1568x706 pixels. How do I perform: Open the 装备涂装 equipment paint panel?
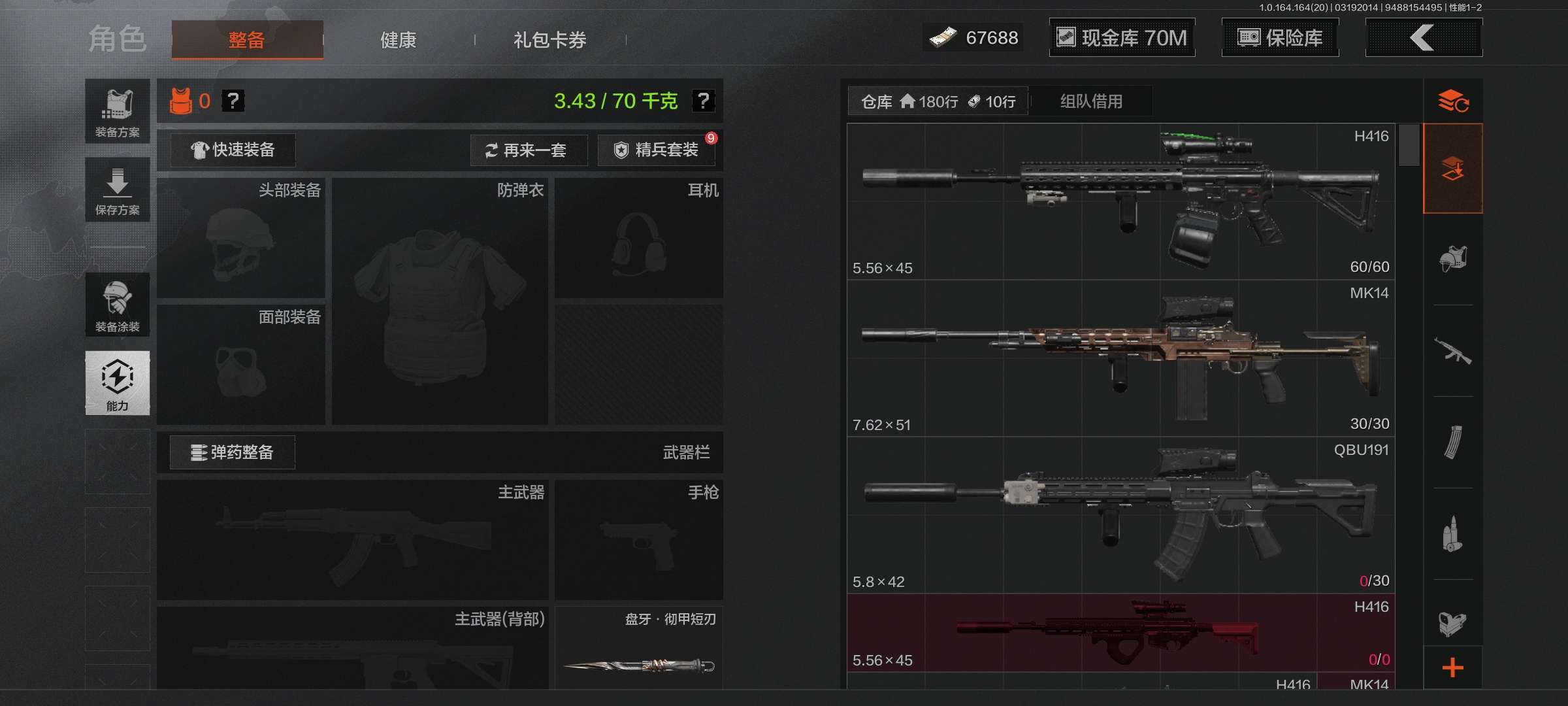coord(117,305)
